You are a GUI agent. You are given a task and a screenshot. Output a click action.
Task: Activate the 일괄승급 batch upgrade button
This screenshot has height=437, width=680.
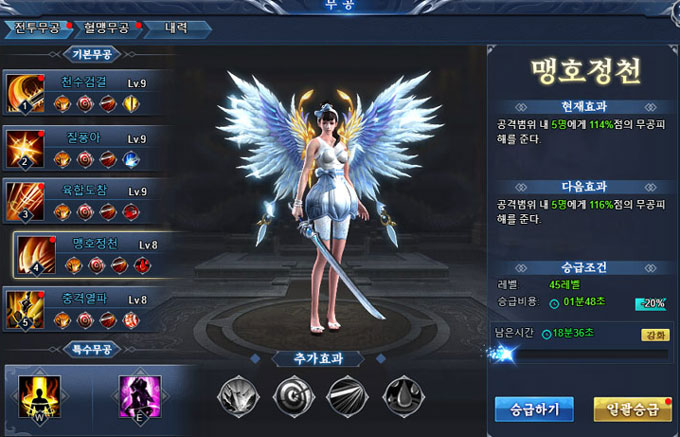pyautogui.click(x=631, y=408)
